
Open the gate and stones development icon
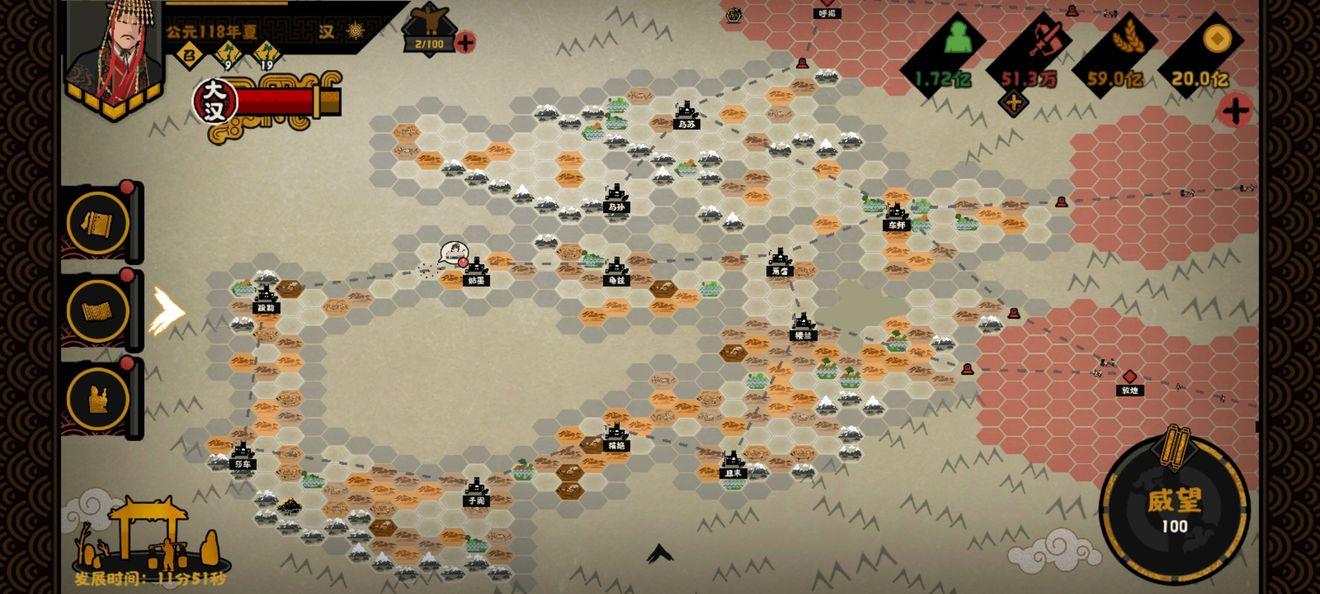(x=152, y=540)
